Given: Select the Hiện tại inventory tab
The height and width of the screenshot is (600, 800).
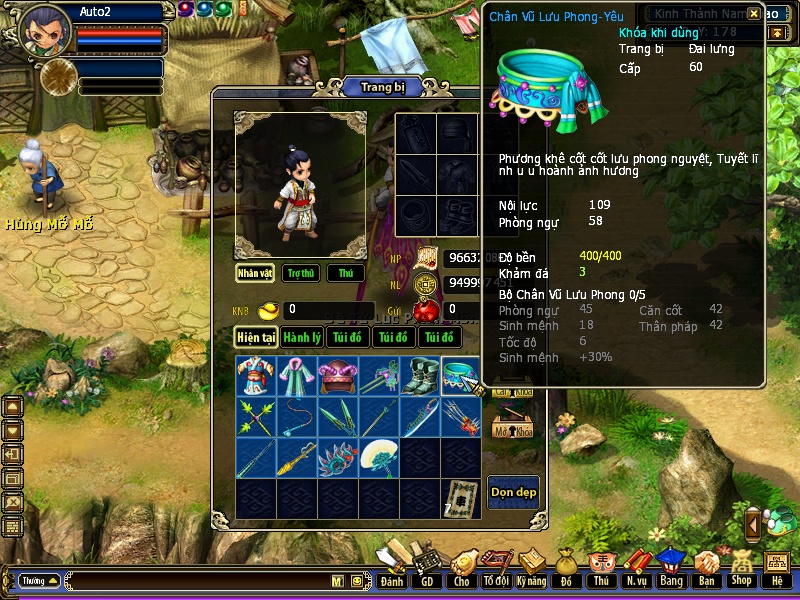Looking at the screenshot, I should 255,337.
